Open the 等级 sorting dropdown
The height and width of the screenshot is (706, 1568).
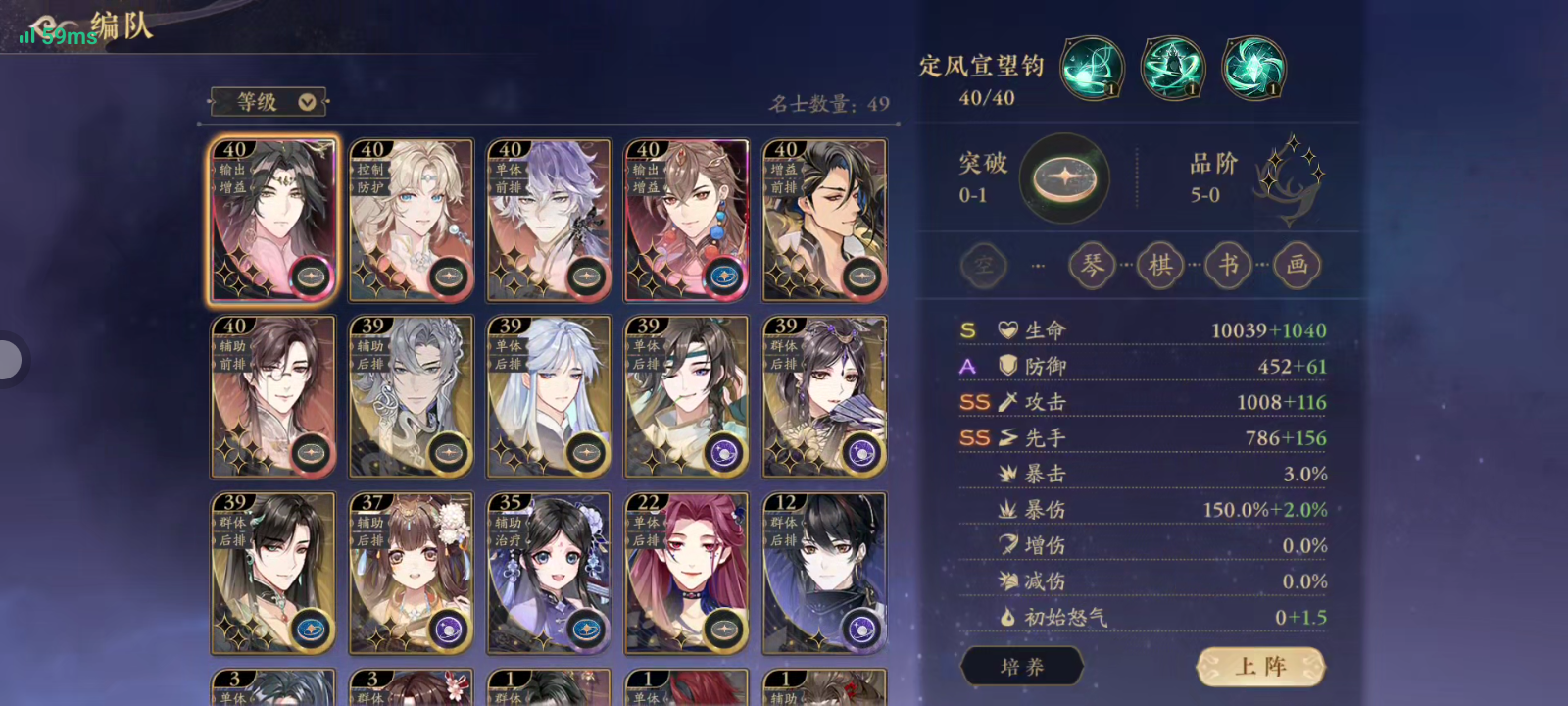(x=268, y=101)
